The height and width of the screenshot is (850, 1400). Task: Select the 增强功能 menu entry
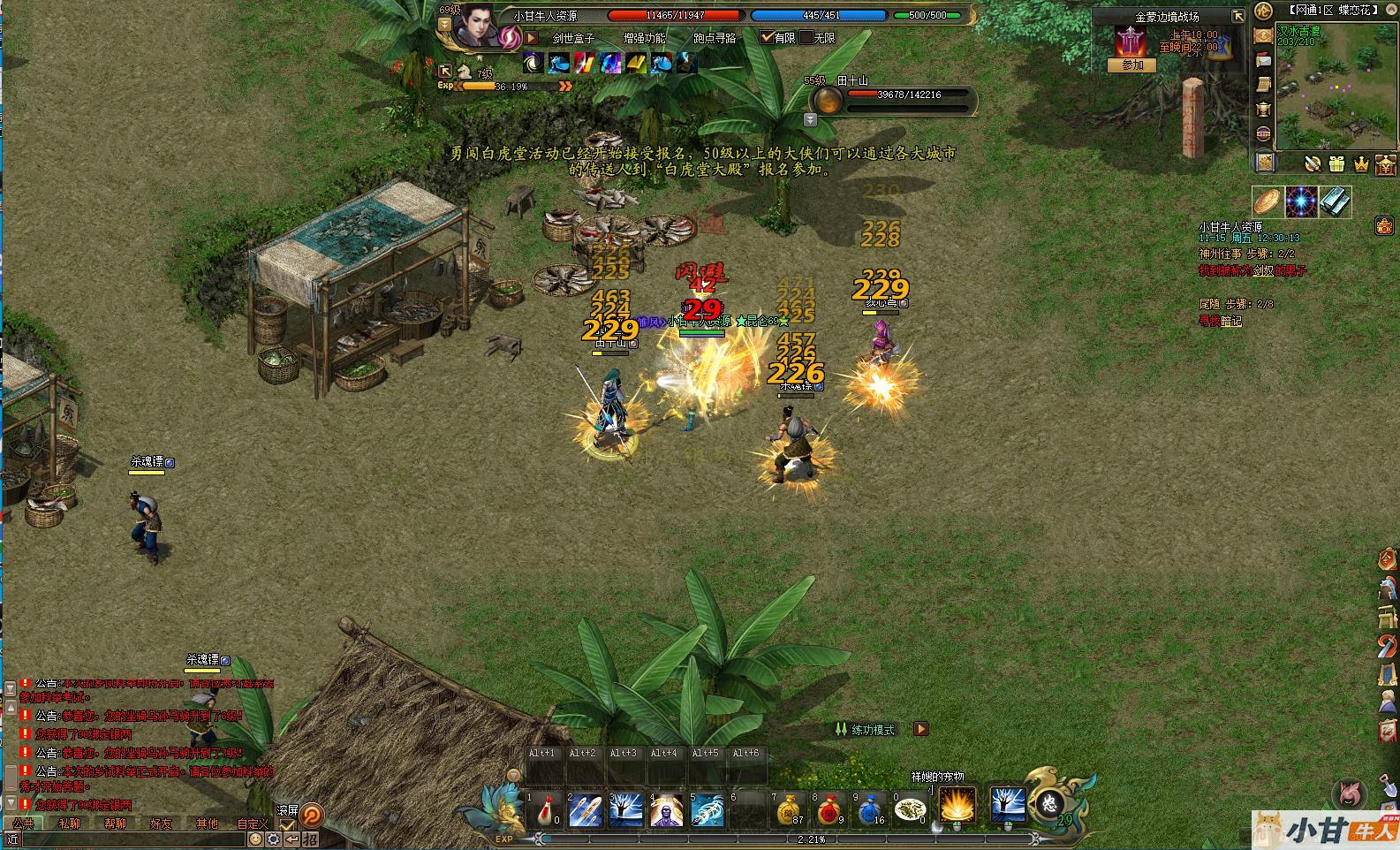click(x=645, y=38)
